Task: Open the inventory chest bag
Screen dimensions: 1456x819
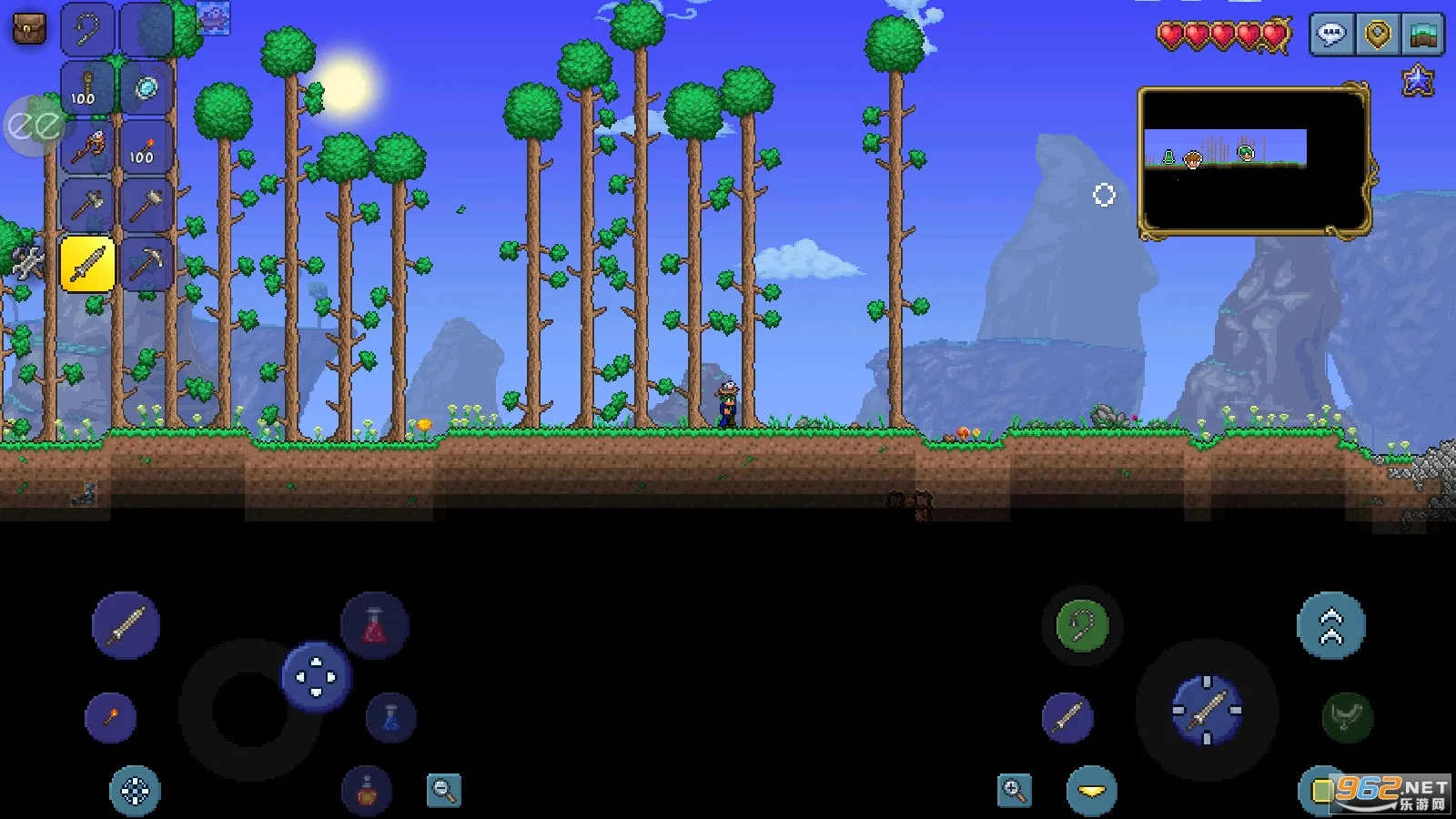Action: coord(28,29)
